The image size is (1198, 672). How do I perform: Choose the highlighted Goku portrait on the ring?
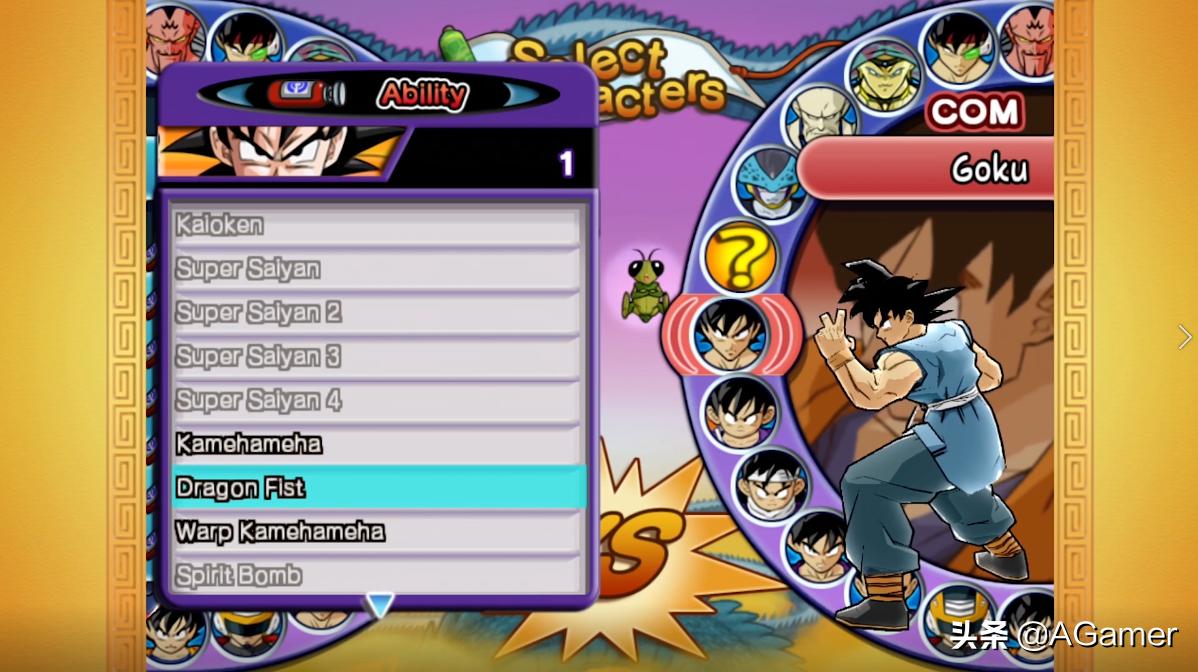[x=731, y=335]
